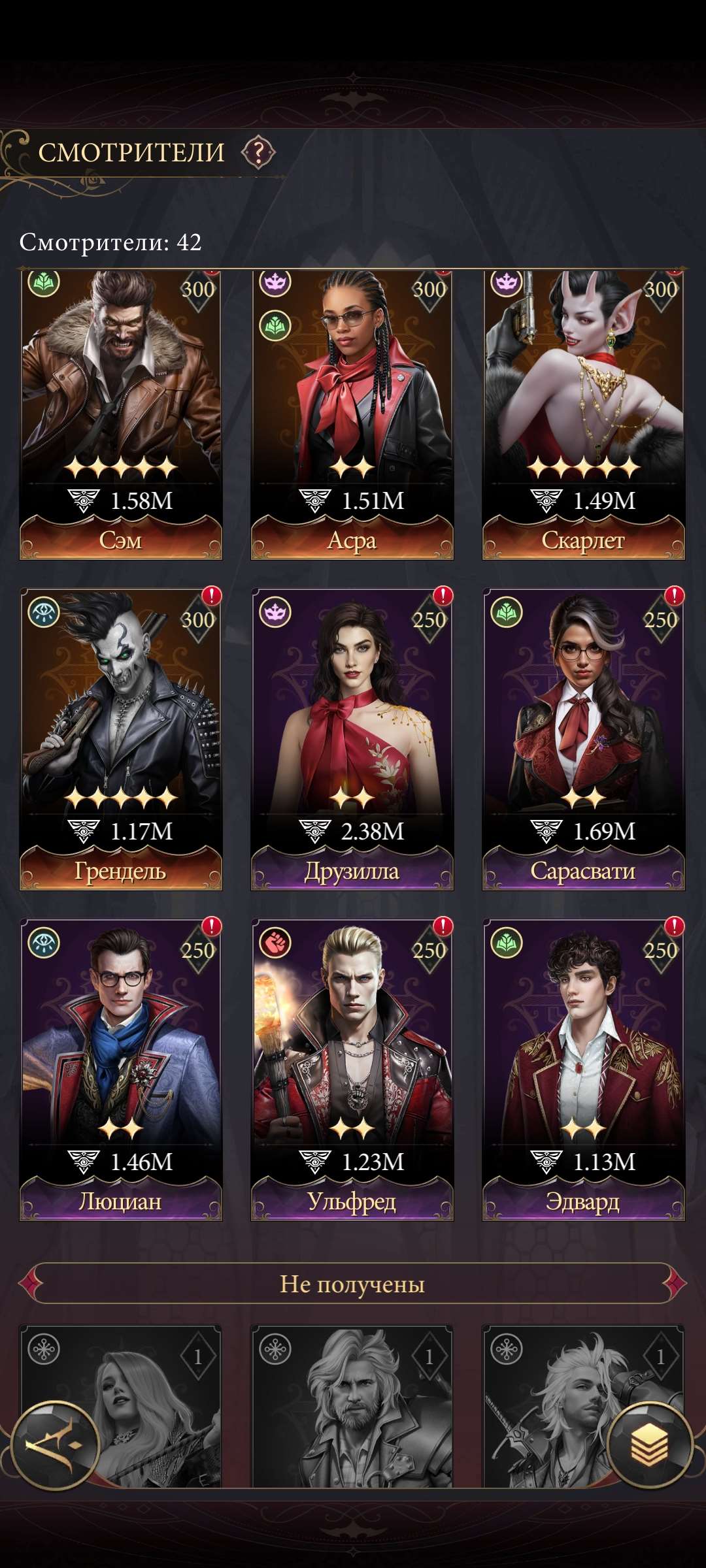Choose the Эдвард warden card
The height and width of the screenshot is (1568, 706).
tap(583, 1069)
